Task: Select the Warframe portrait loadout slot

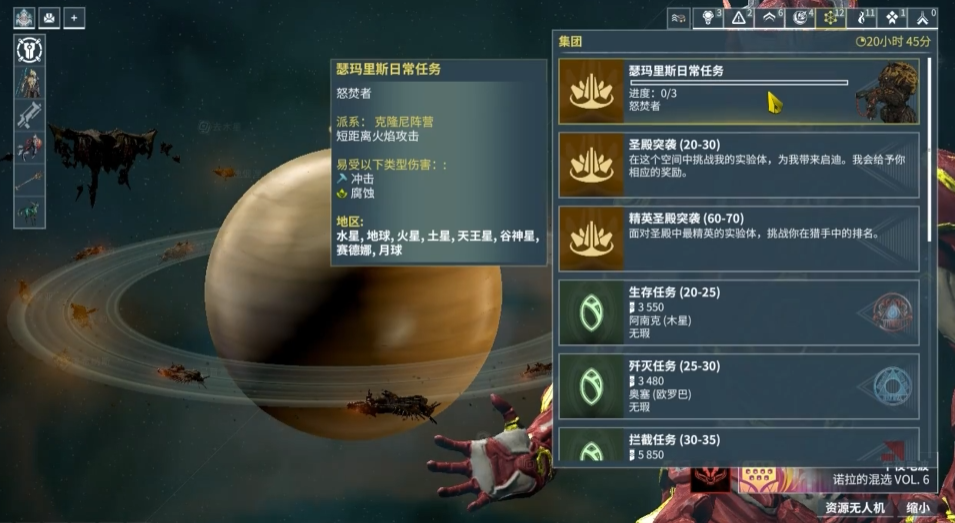Action: [28, 82]
